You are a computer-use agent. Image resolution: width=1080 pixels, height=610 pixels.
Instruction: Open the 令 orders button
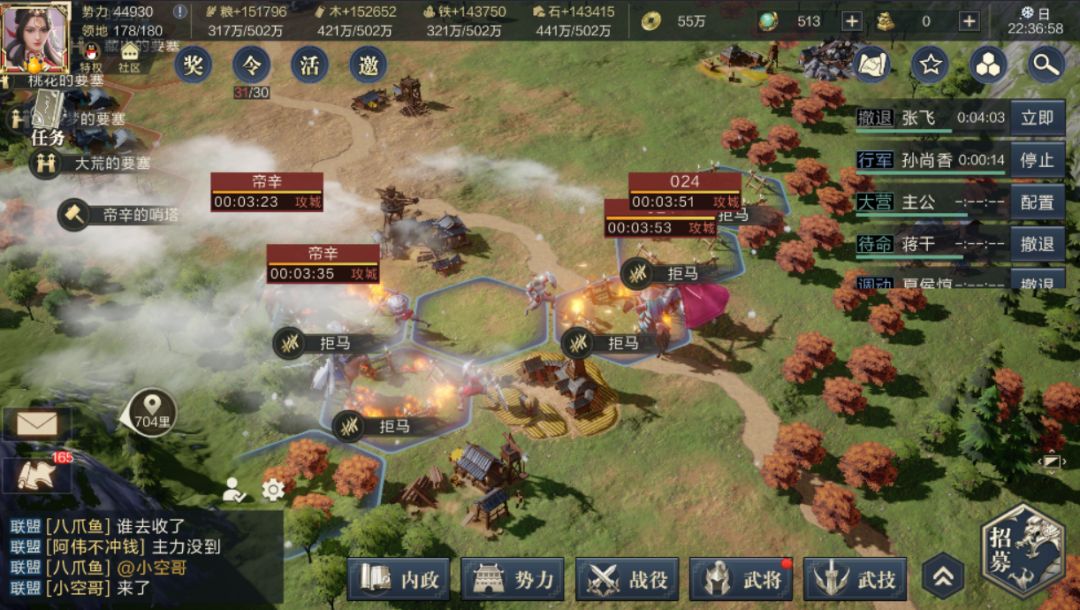[x=251, y=65]
